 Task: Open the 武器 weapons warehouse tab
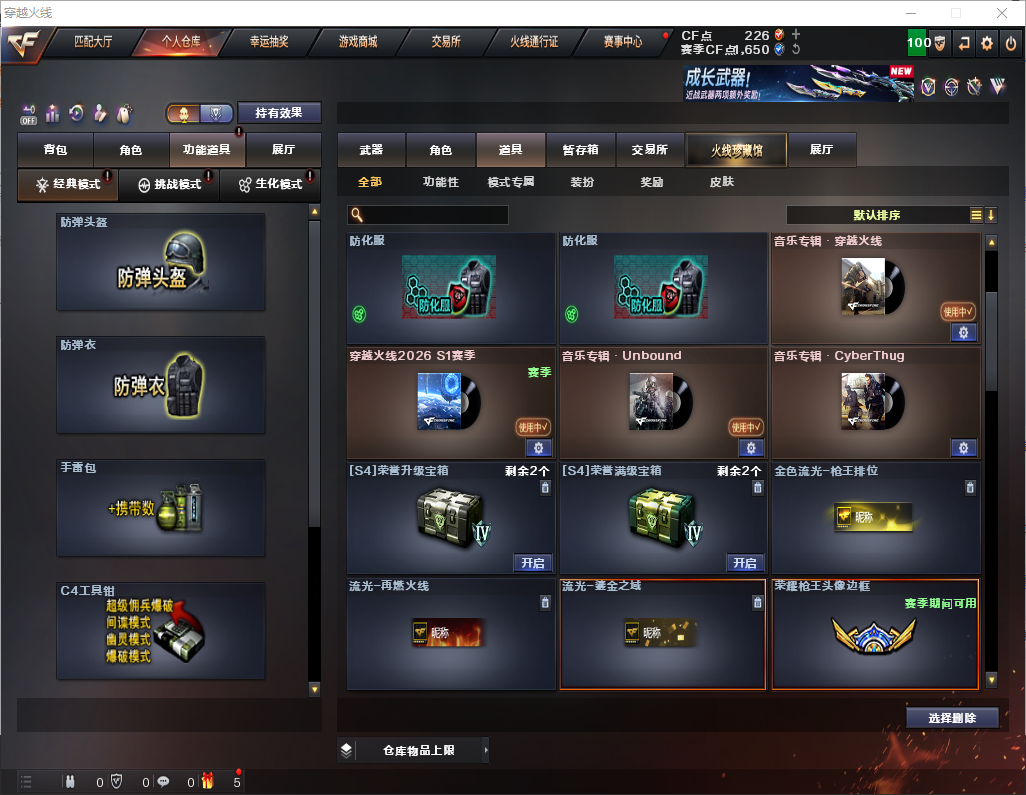pos(371,150)
